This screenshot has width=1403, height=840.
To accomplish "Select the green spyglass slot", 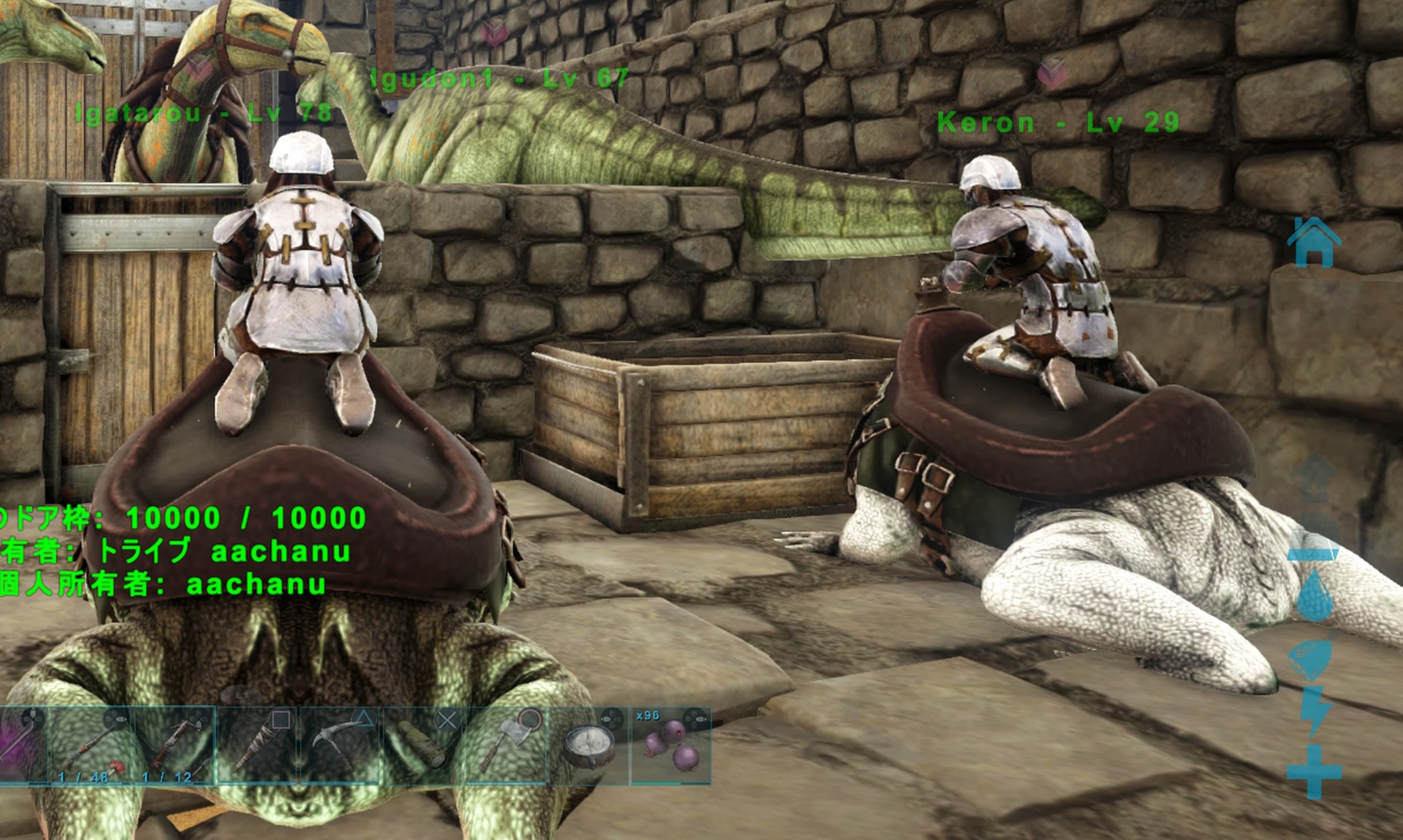I will coord(424,746).
